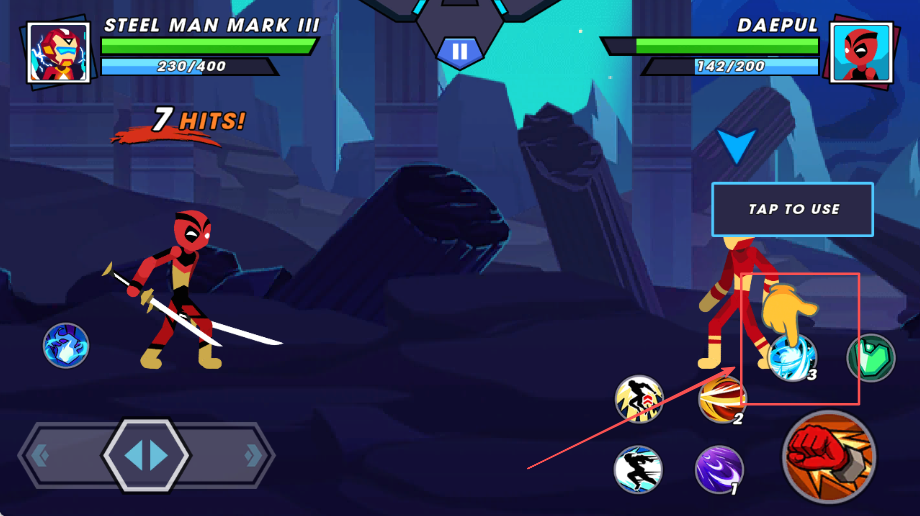
Task: Use the yellow dash strike skill
Action: coord(639,400)
